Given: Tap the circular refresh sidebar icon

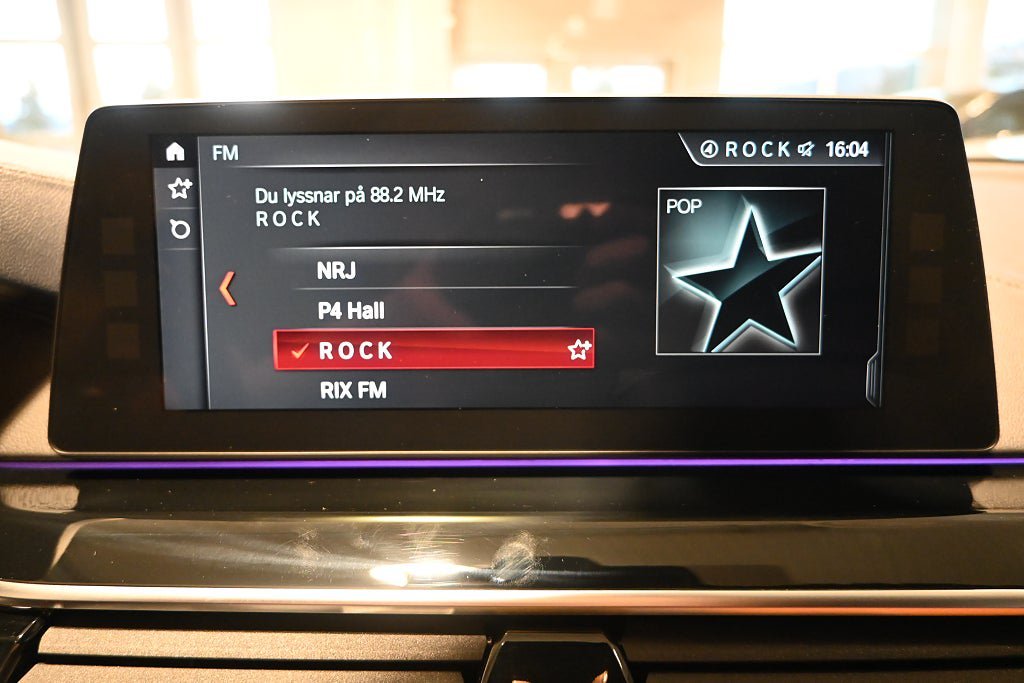Looking at the screenshot, I should point(180,229).
